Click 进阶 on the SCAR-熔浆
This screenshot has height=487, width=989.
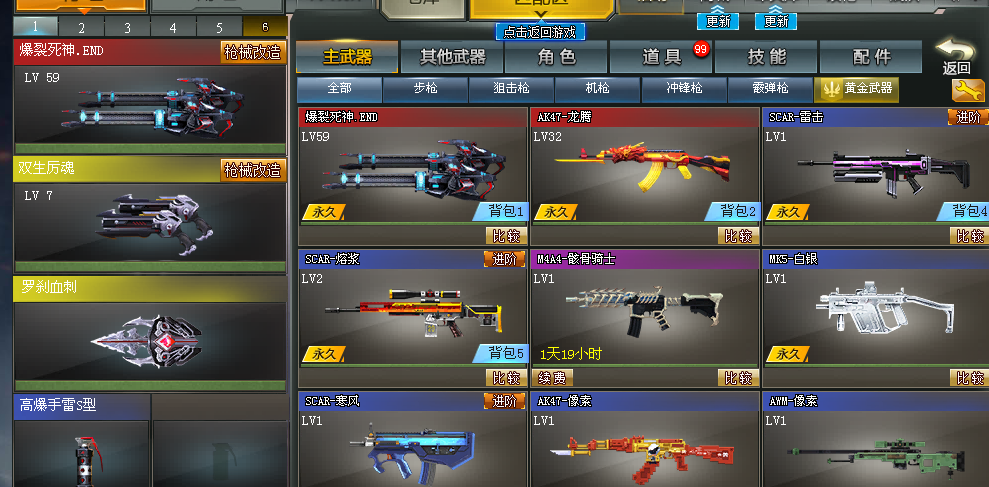point(505,260)
